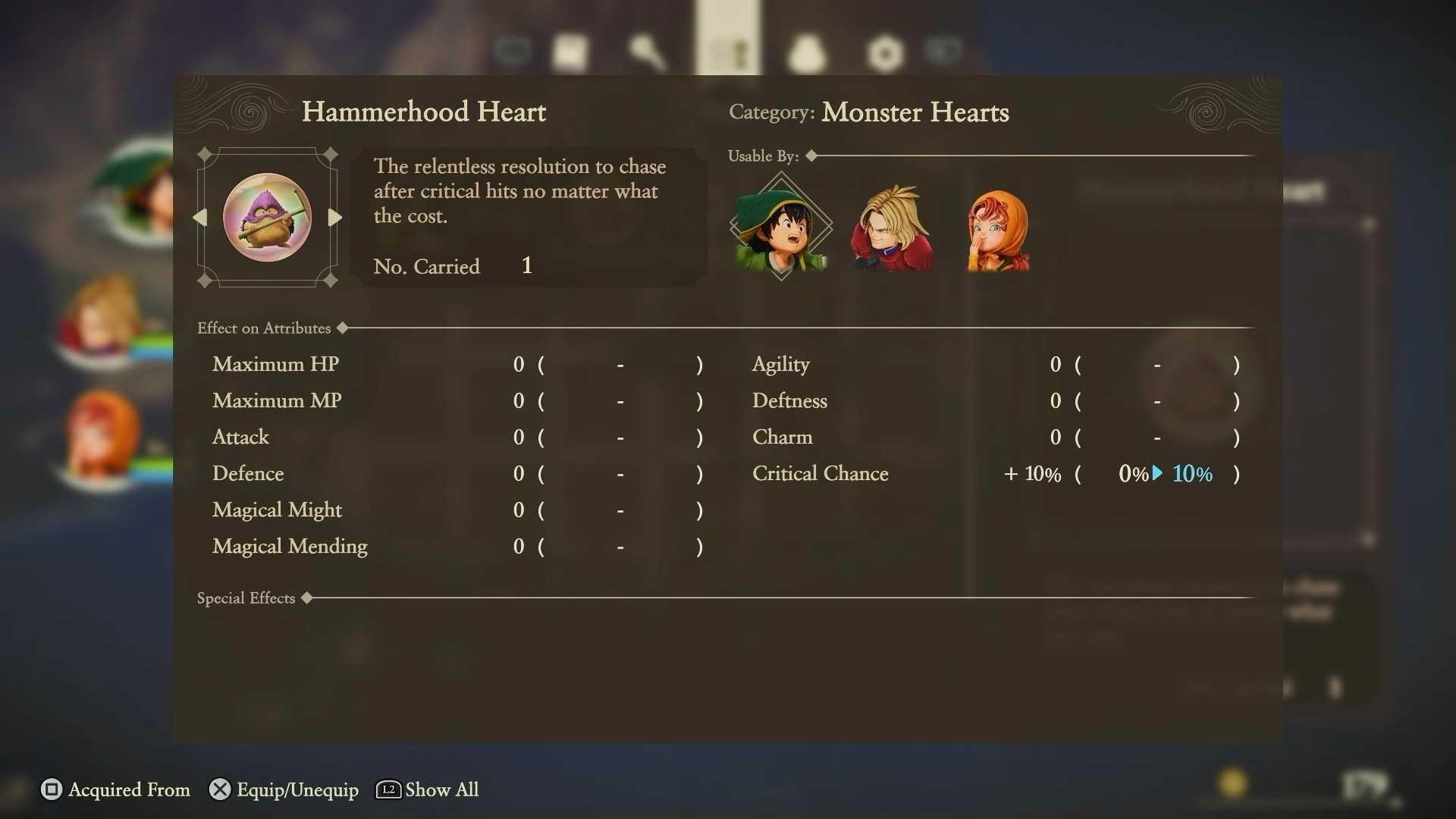Pick the orange-hooded girl portrait
Screen dimensions: 1456x819
[x=999, y=231]
